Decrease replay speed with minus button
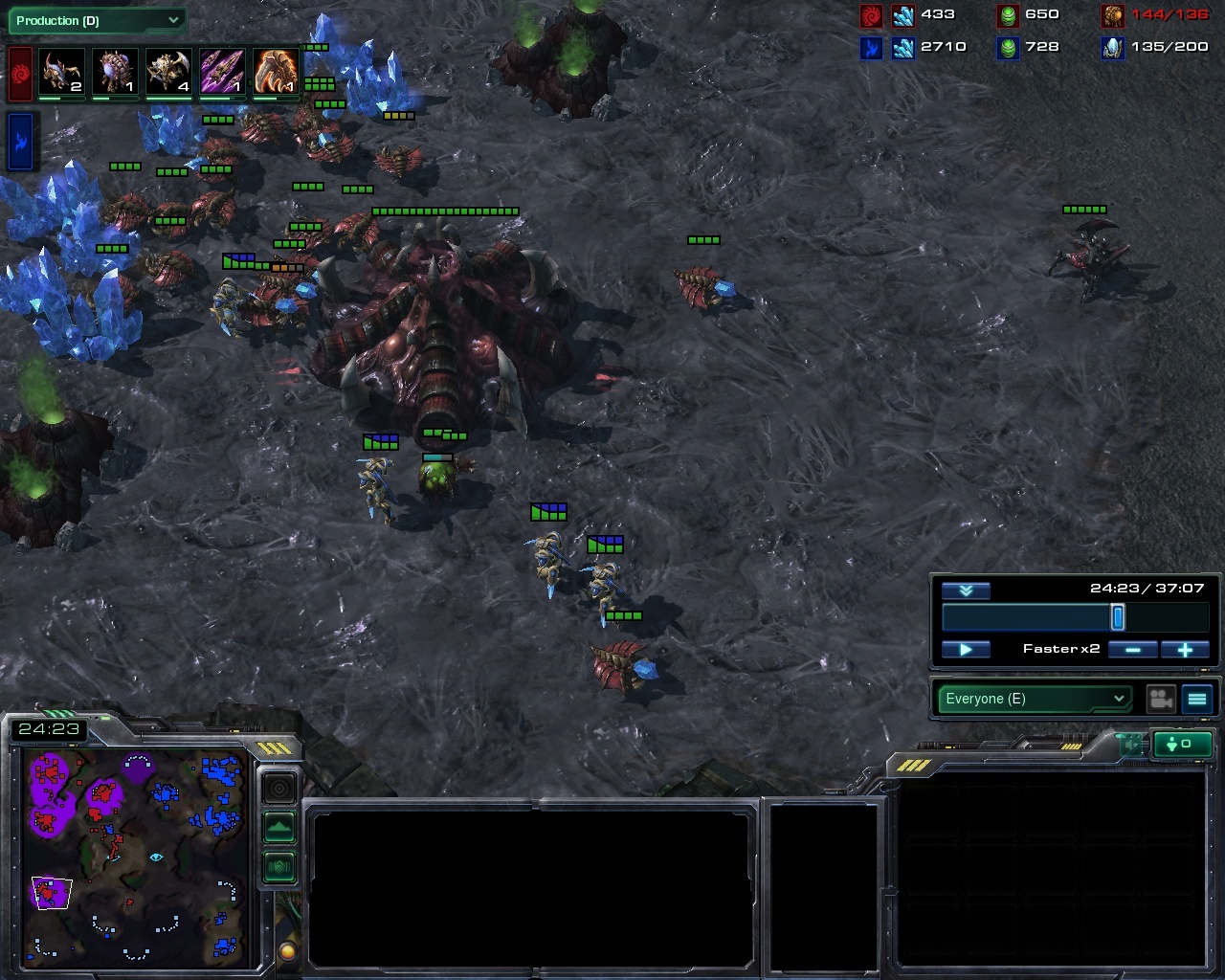This screenshot has width=1225, height=980. 1132,650
